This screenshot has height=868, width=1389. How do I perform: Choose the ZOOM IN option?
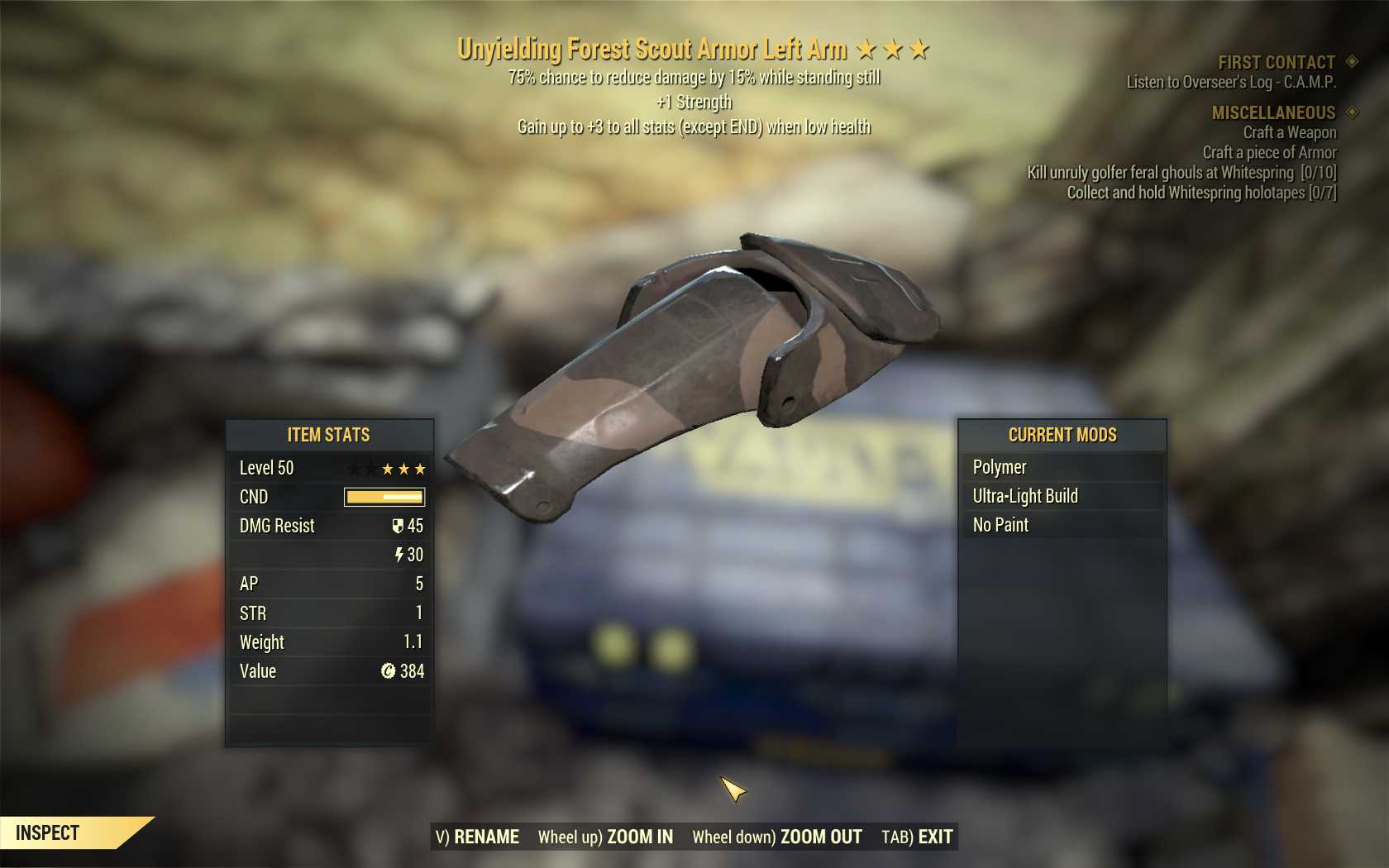pyautogui.click(x=606, y=837)
